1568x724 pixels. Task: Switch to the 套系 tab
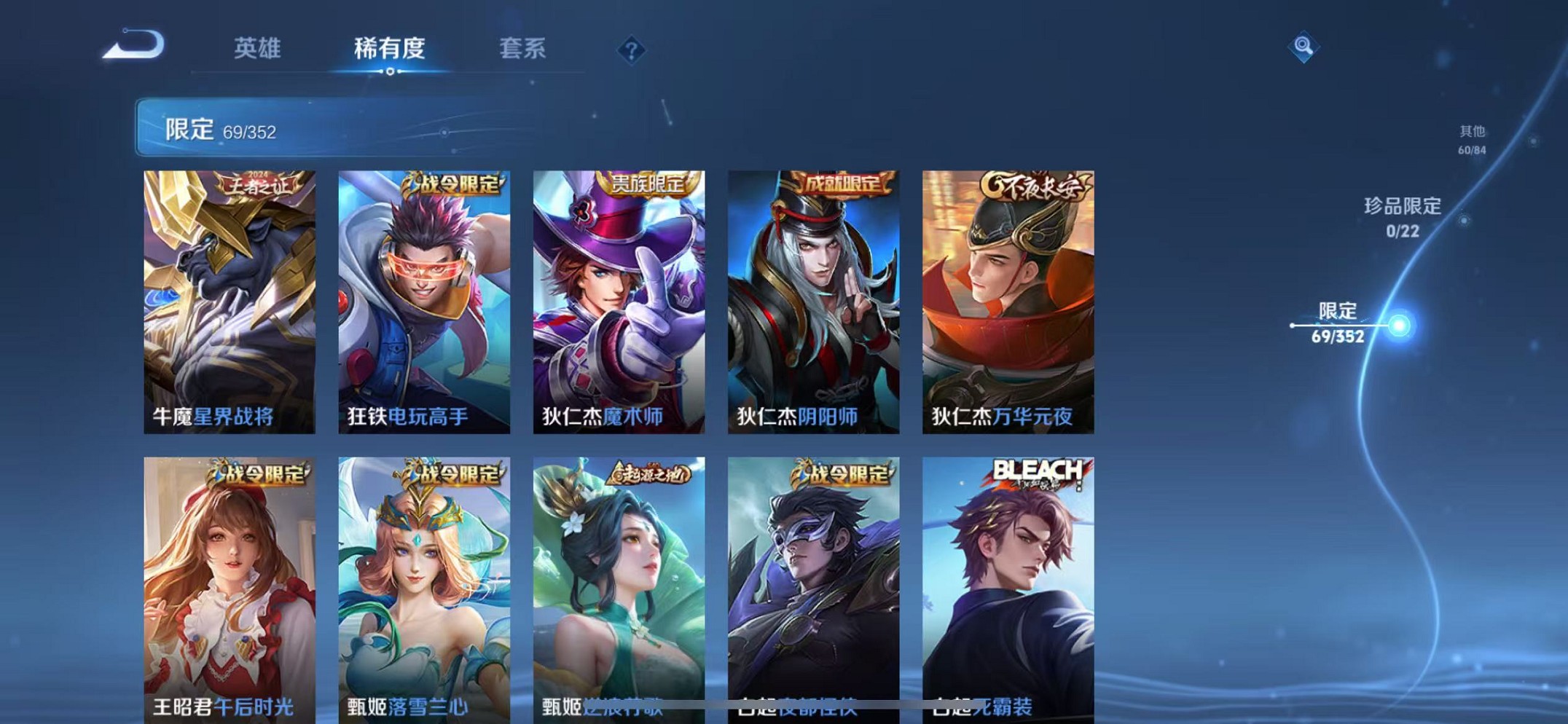click(x=522, y=50)
